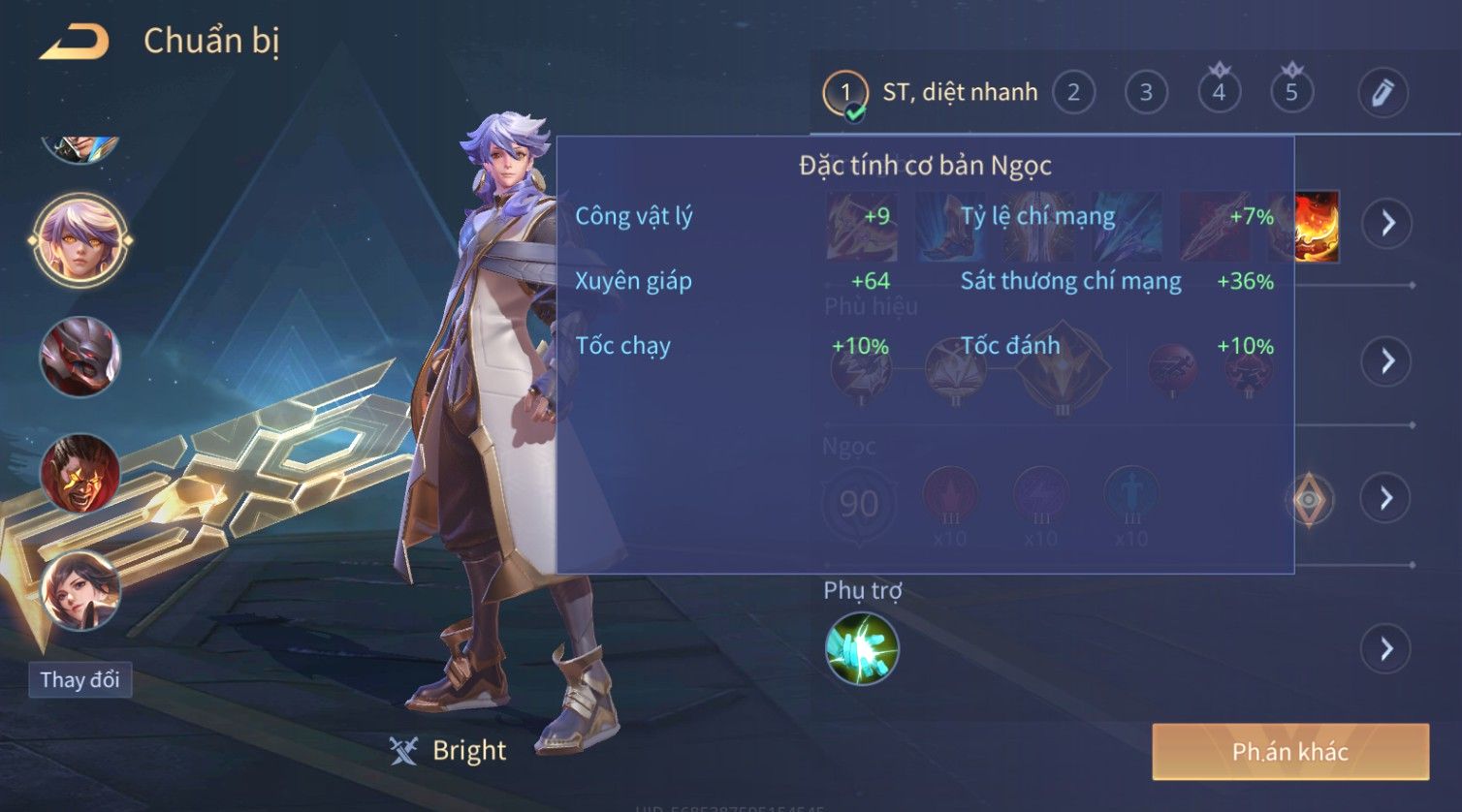Open the equipment build arrow
The image size is (1462, 812).
[x=1386, y=223]
